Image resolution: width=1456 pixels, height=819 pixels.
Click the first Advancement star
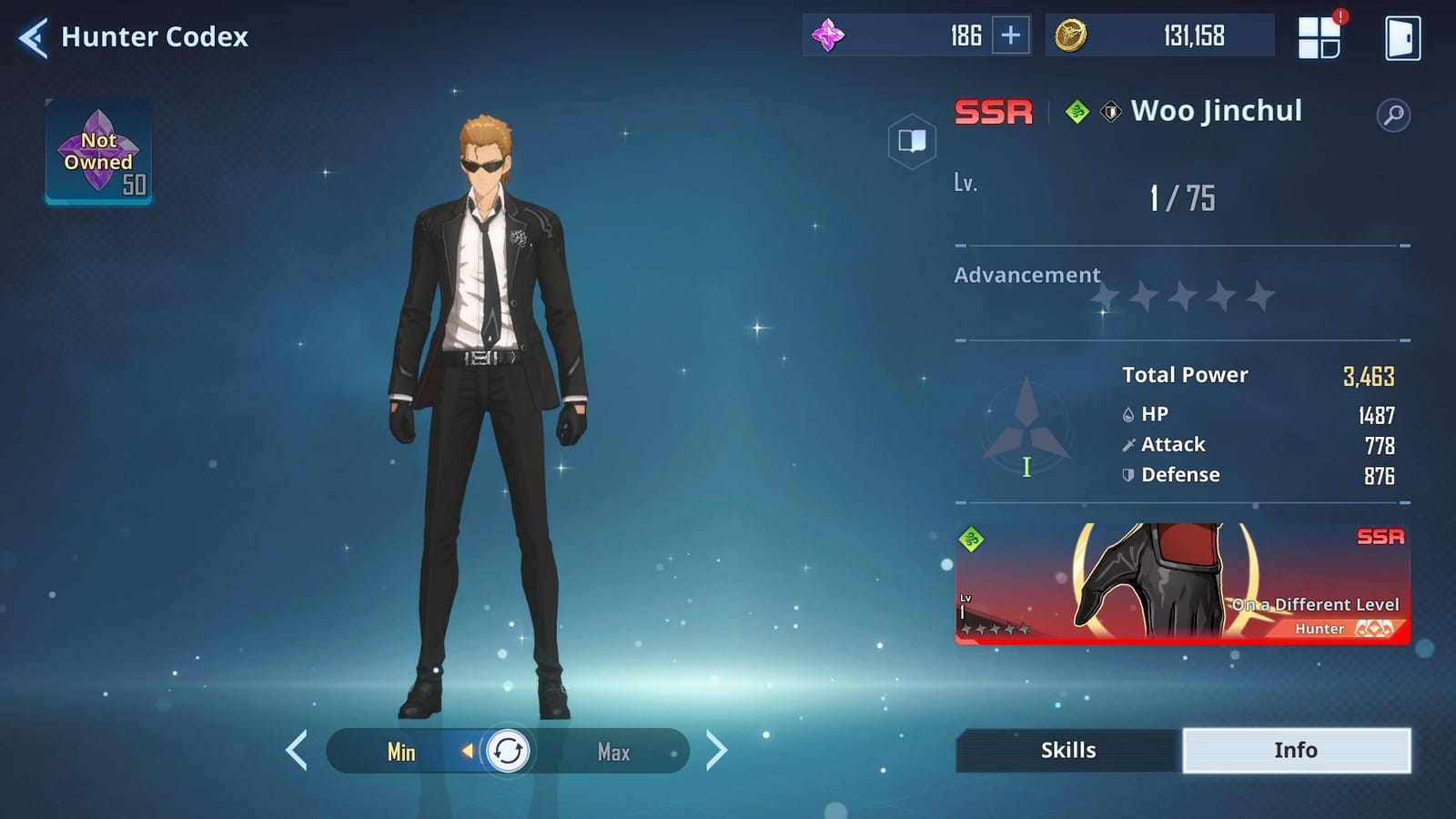pos(1104,296)
